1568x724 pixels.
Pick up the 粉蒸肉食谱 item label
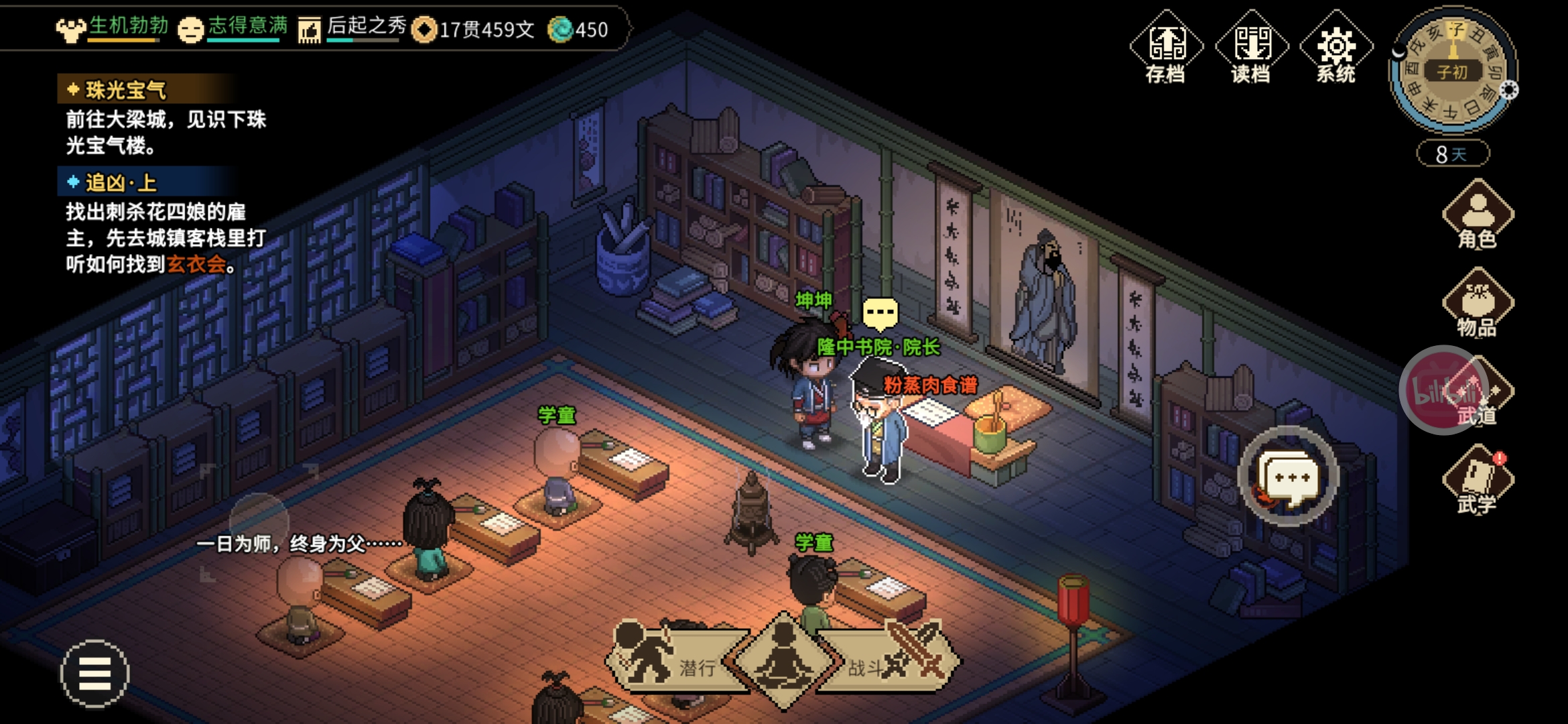[930, 385]
